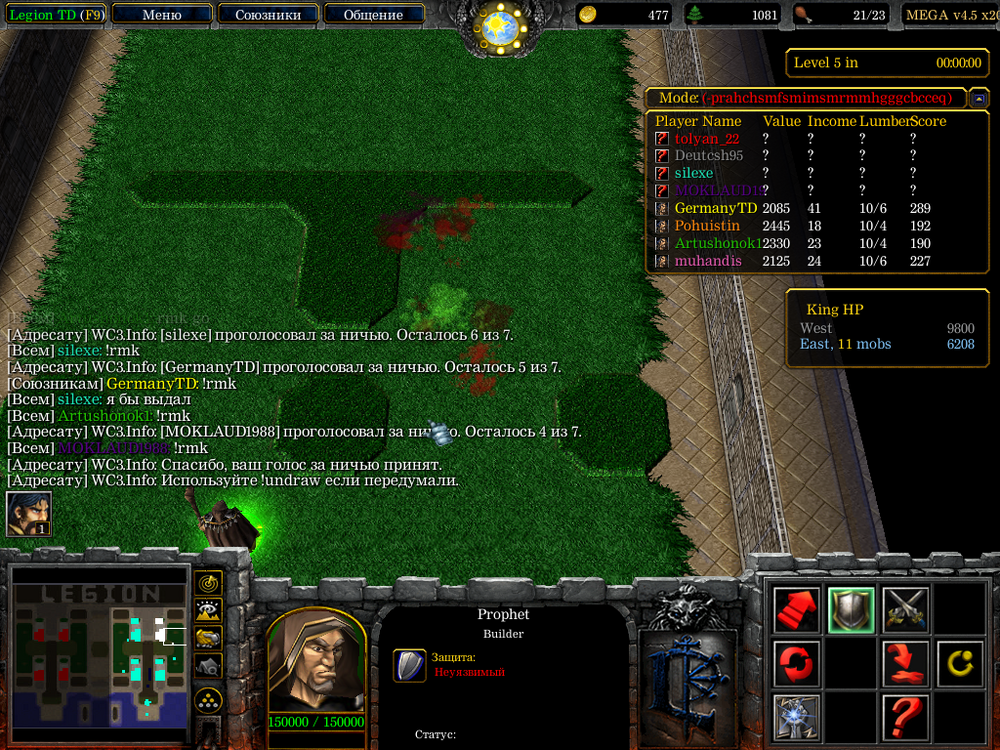Toggle the minimap ally color mode button
This screenshot has height=750, width=1000.
(208, 638)
